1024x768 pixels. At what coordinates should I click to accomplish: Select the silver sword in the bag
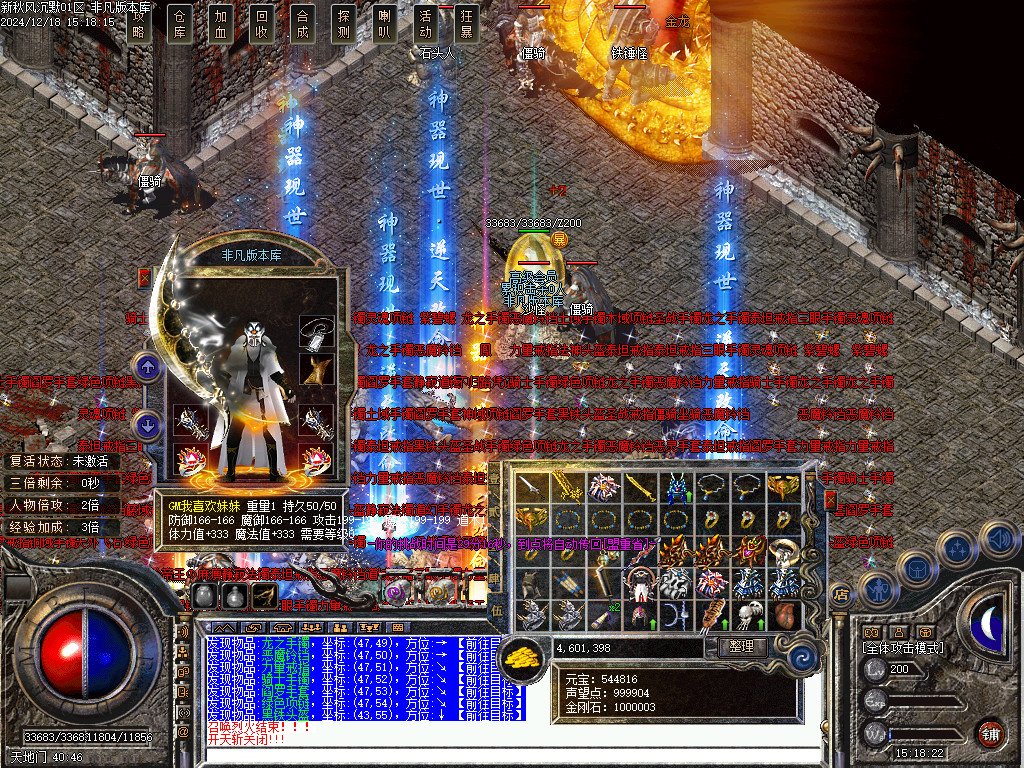[532, 487]
